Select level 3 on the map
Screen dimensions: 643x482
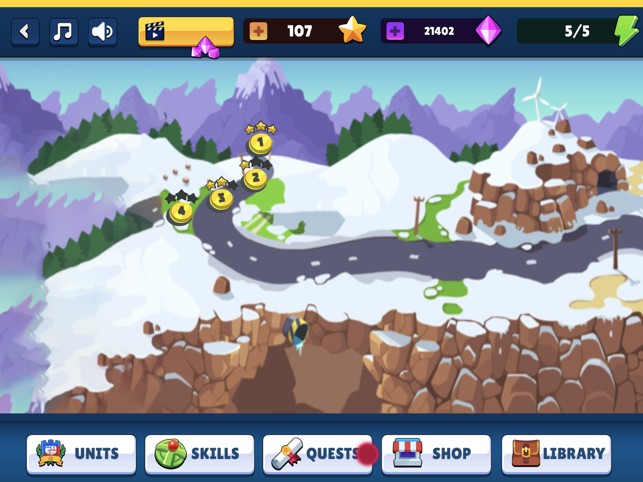221,197
